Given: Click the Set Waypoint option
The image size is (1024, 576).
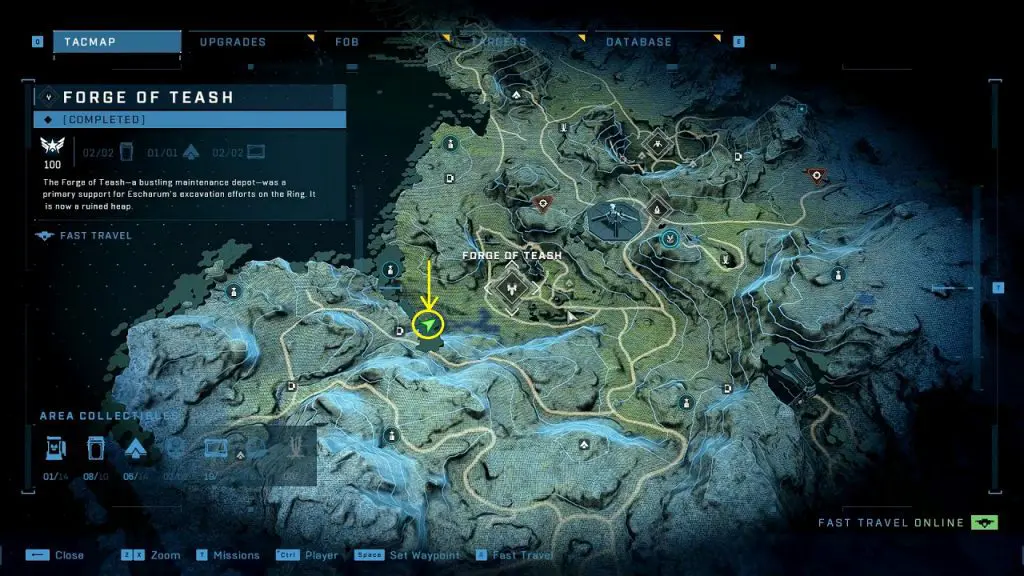Looking at the screenshot, I should 425,555.
